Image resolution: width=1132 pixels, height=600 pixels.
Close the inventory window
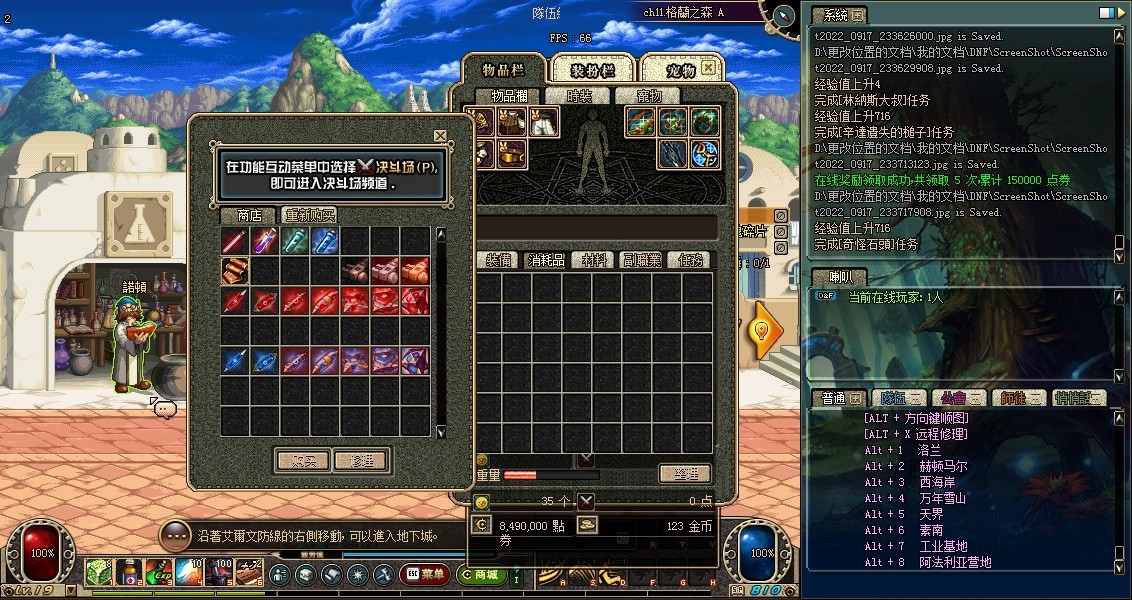tap(708, 67)
